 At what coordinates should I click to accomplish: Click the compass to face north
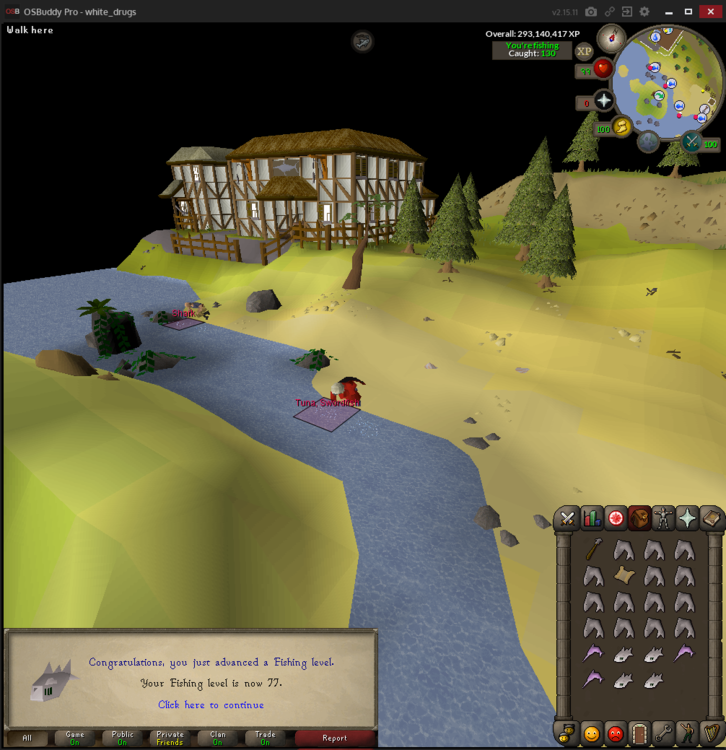pyautogui.click(x=611, y=39)
